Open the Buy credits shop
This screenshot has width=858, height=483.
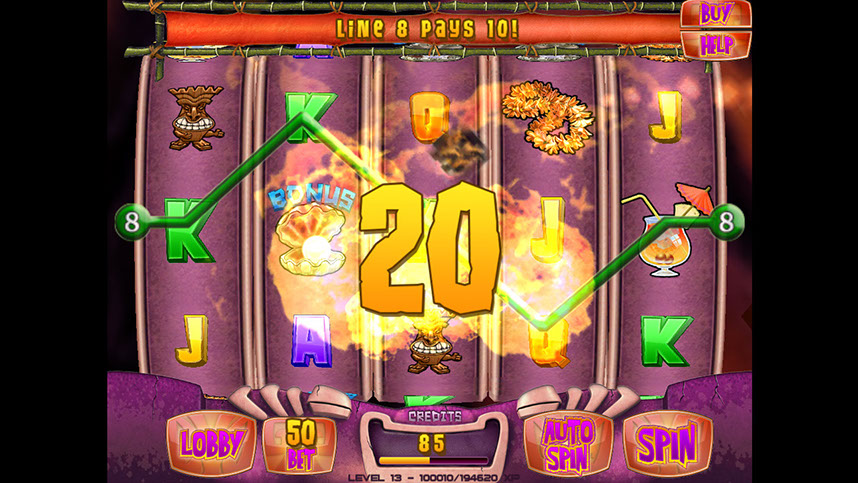pos(714,14)
